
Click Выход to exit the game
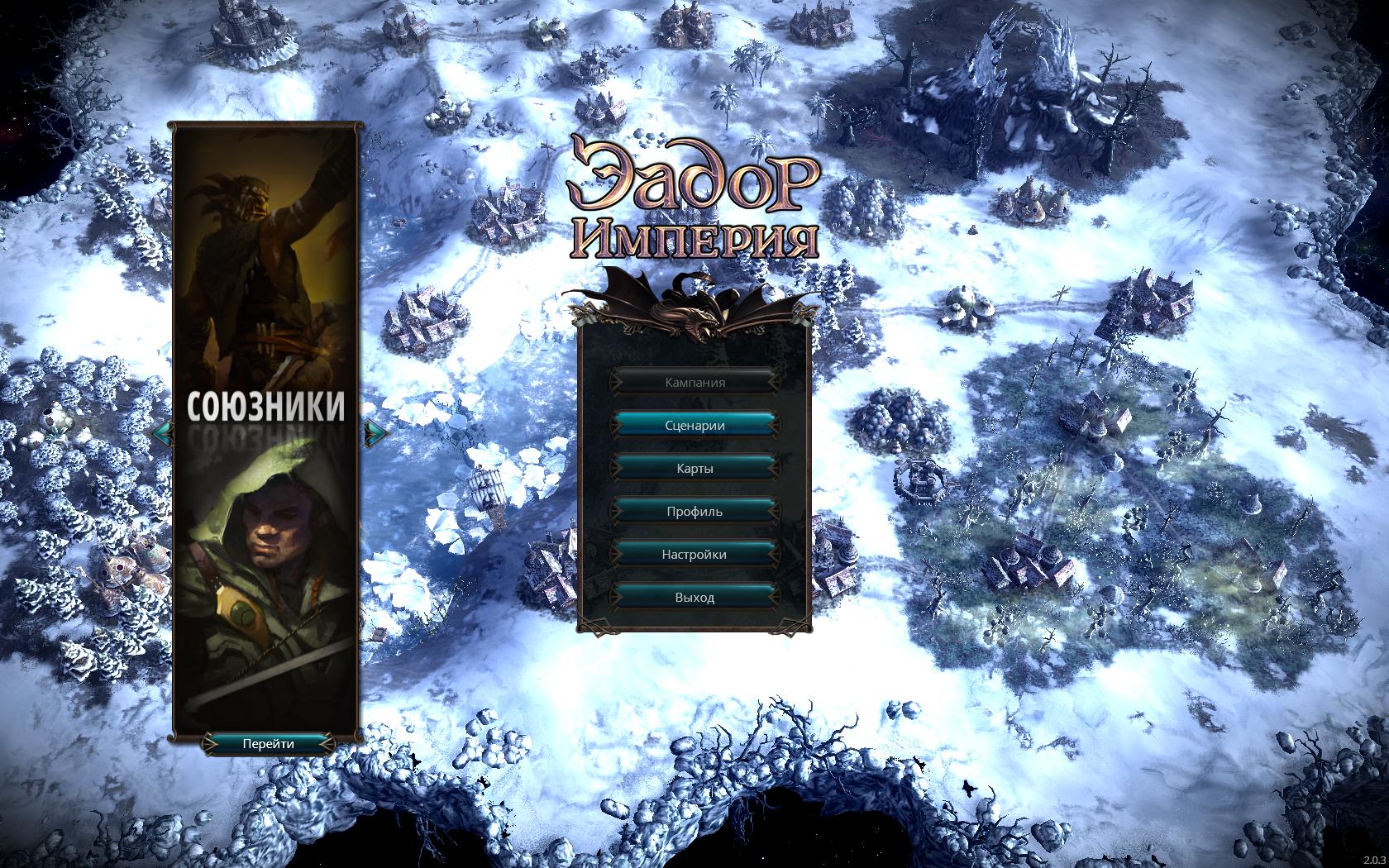(x=694, y=598)
